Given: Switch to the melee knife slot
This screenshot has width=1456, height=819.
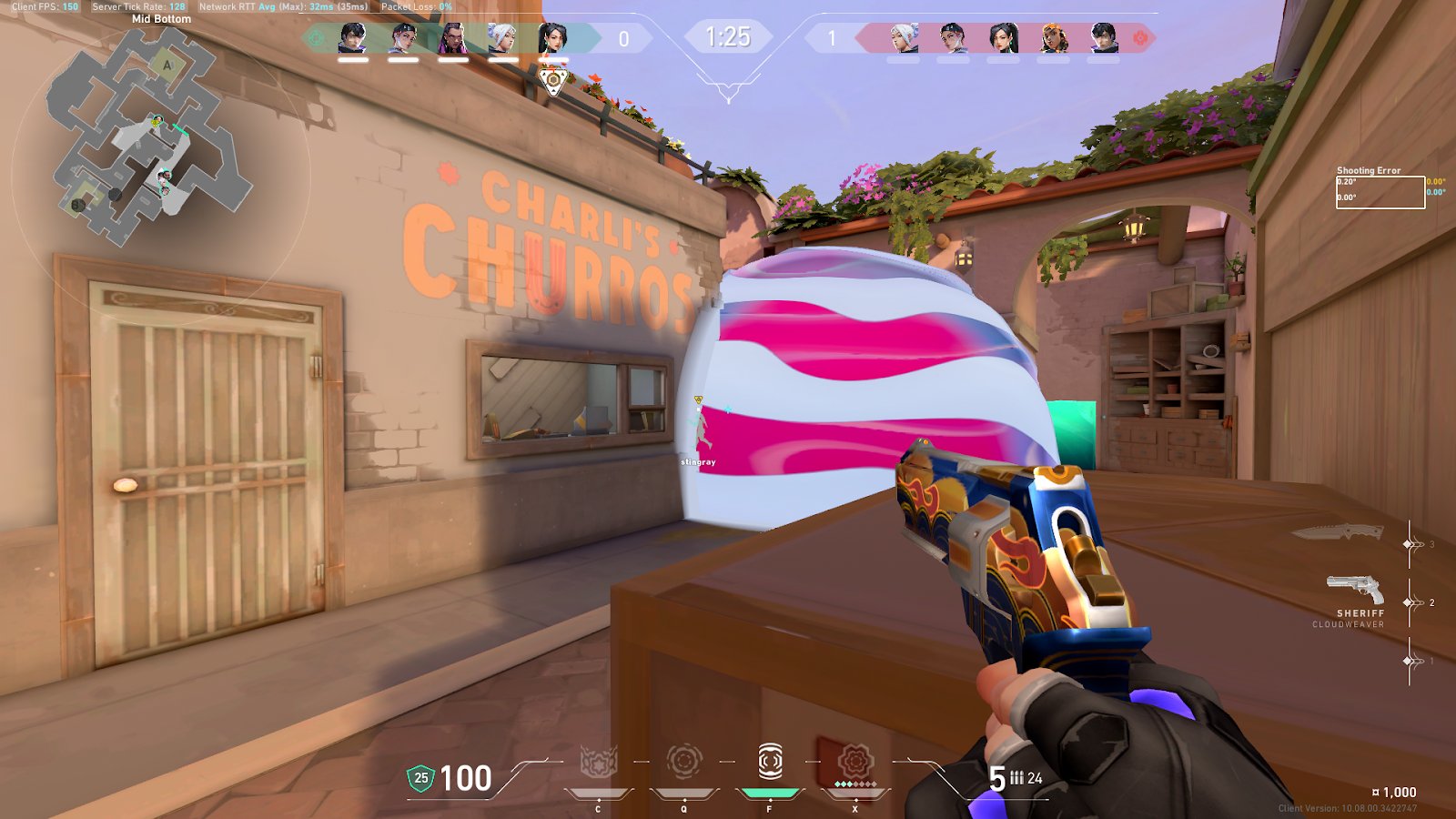Looking at the screenshot, I should [1338, 532].
